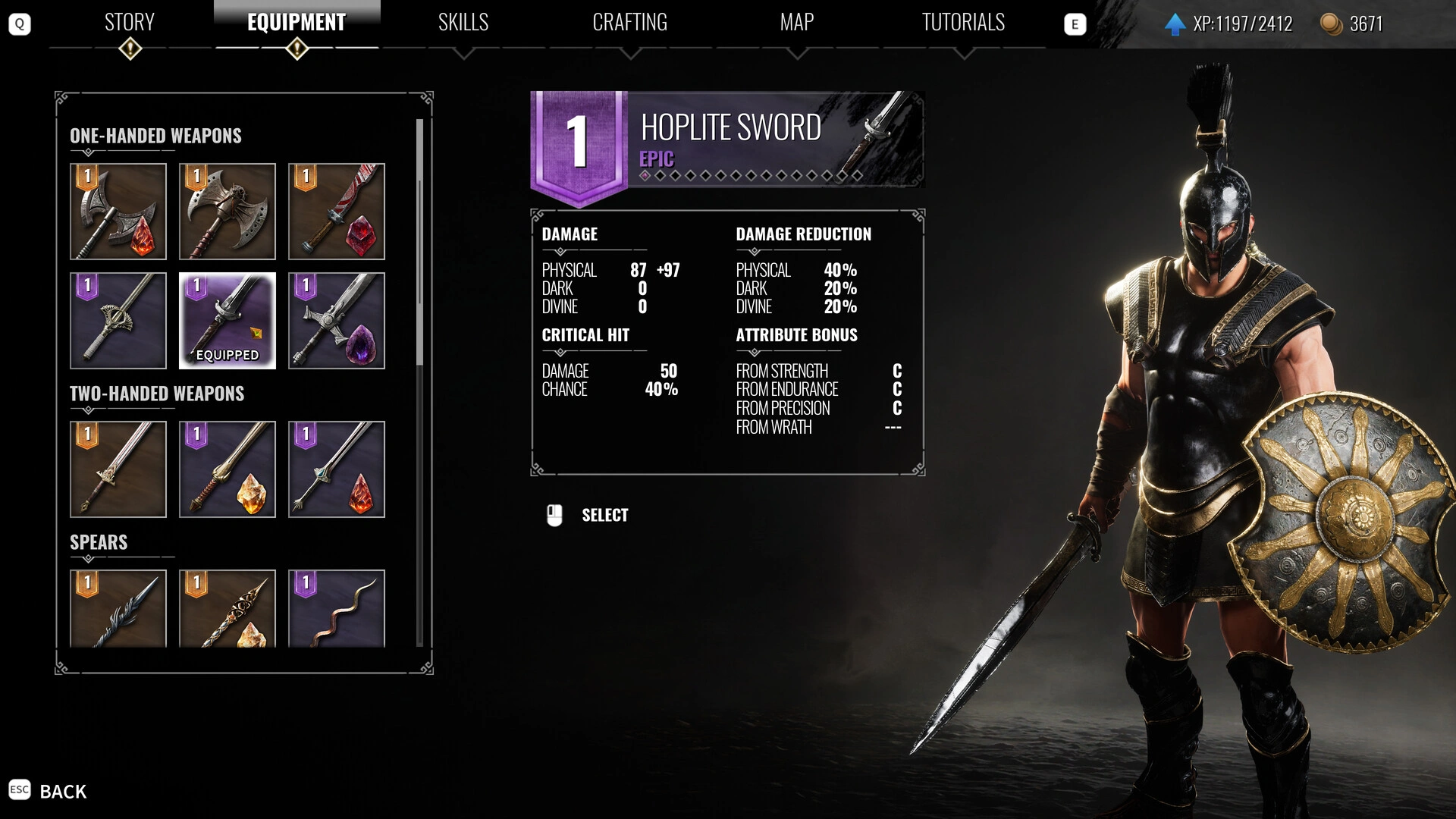
Task: Select the dark feathered spear slot
Action: click(x=118, y=608)
